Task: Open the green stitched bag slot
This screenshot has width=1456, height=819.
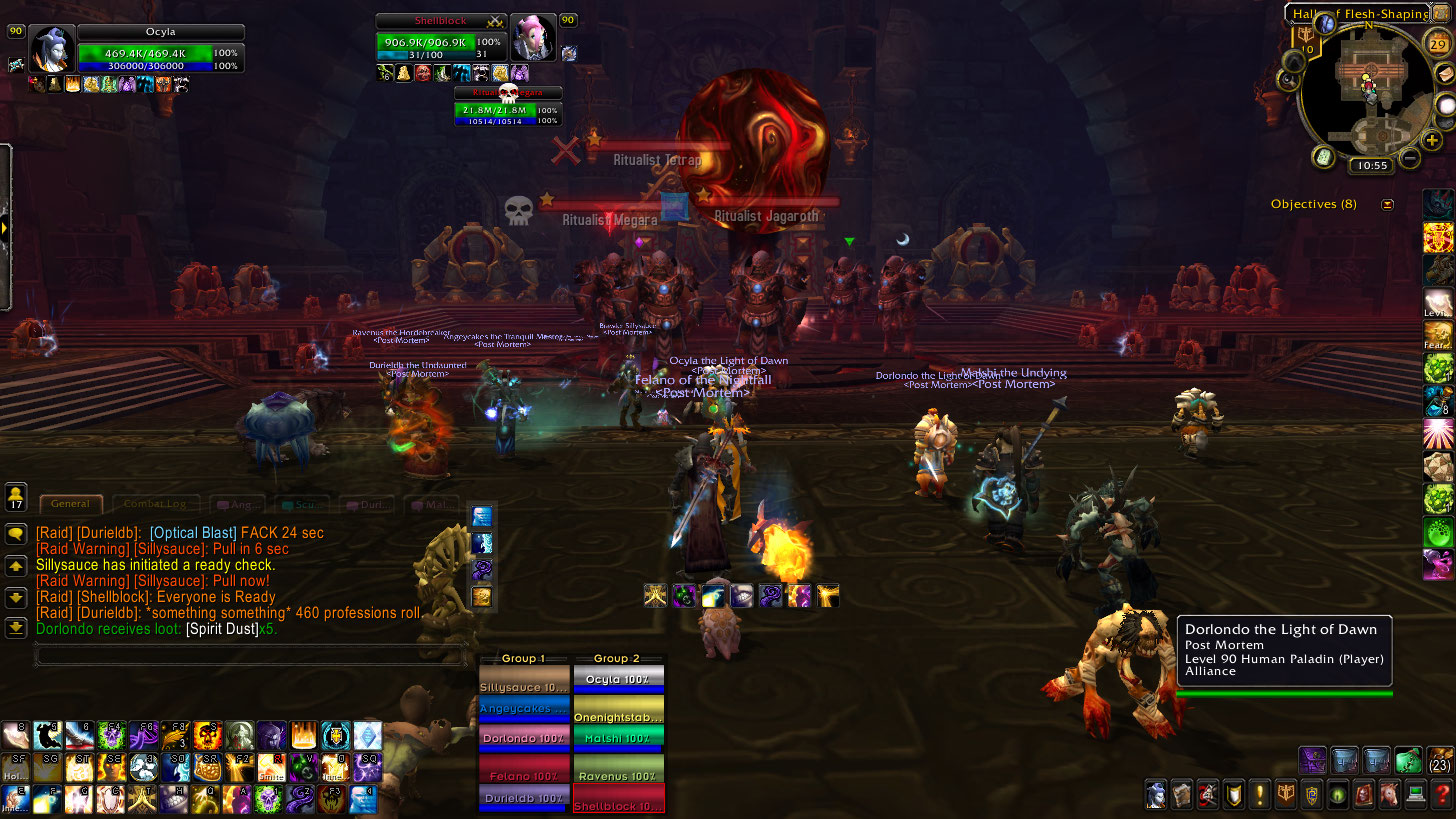Action: click(1408, 760)
